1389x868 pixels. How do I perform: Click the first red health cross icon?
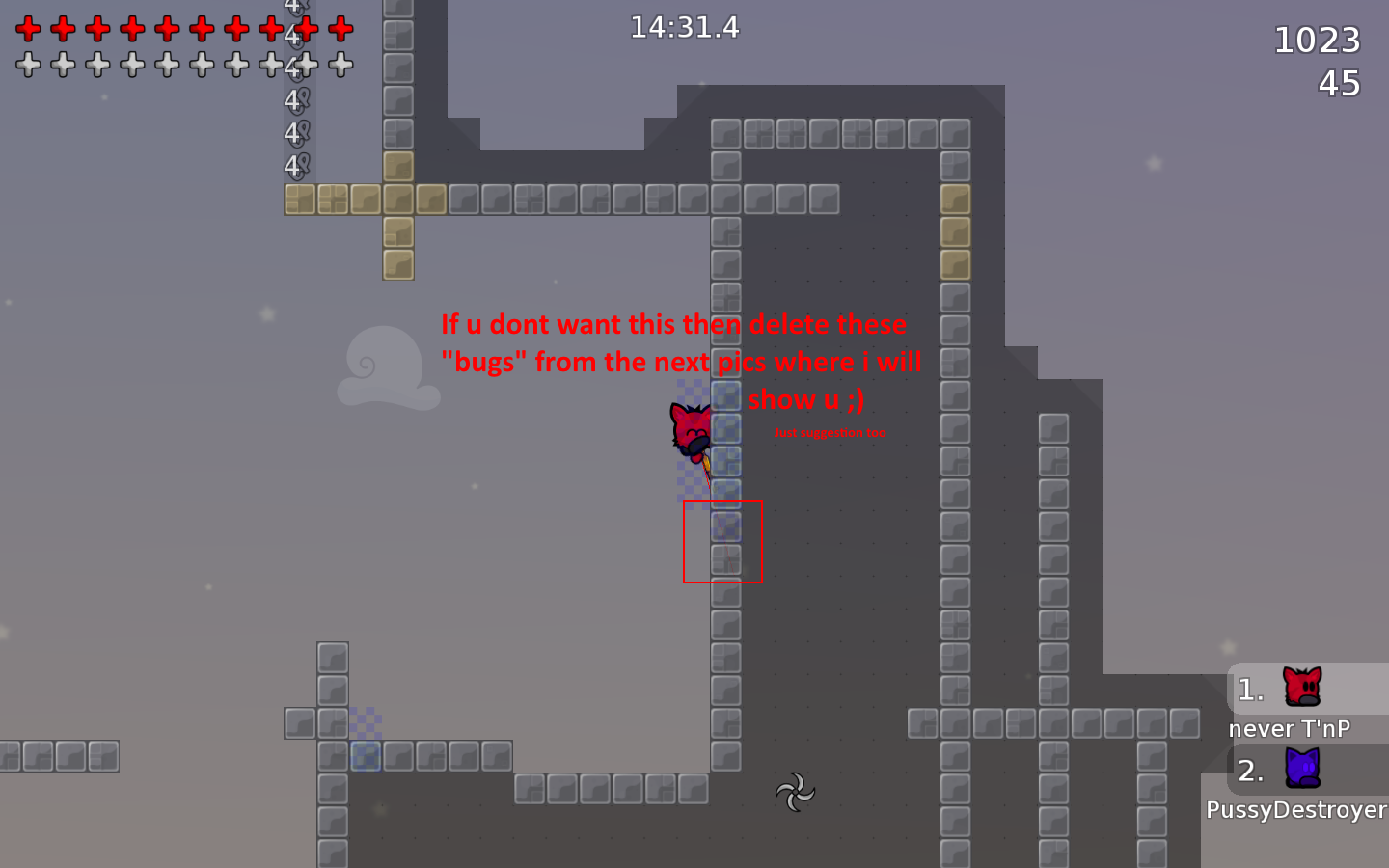pos(28,28)
